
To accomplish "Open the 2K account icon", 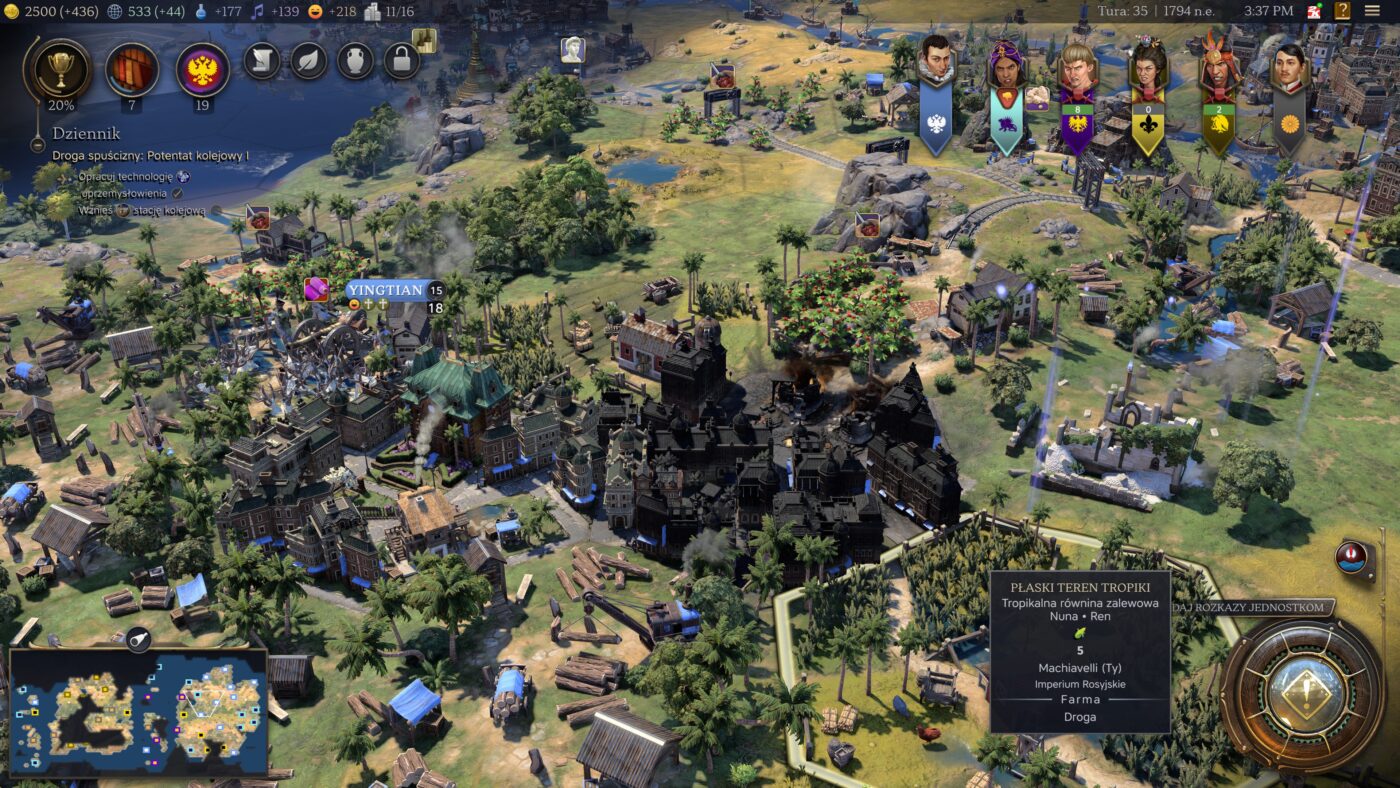I will (1314, 11).
